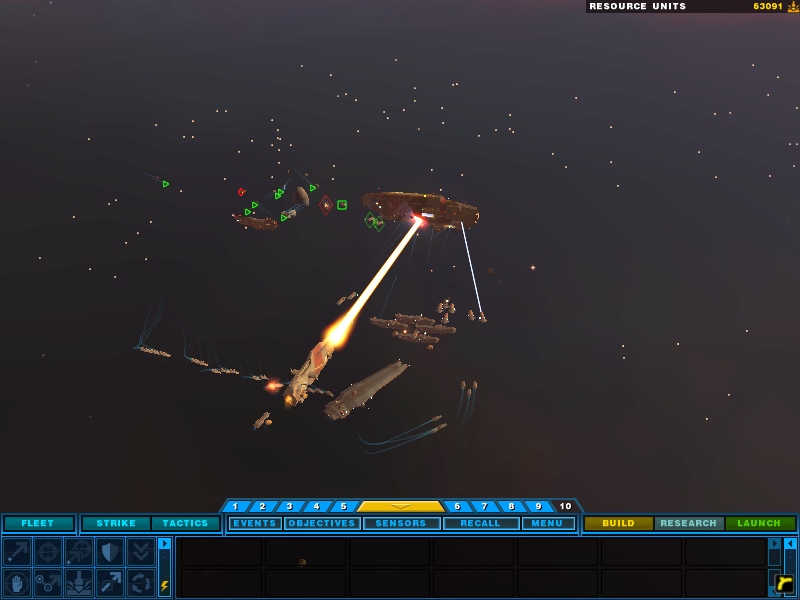Screen dimensions: 800x600
Task: Collapse the yellow center taskbar tab
Action: [400, 507]
